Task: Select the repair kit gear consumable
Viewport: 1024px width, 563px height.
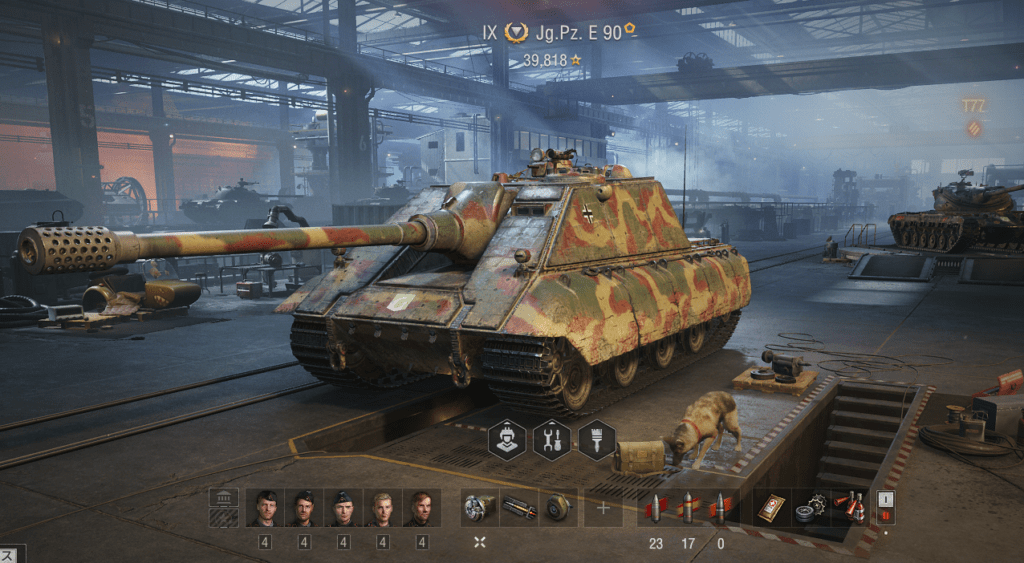Action: click(809, 508)
